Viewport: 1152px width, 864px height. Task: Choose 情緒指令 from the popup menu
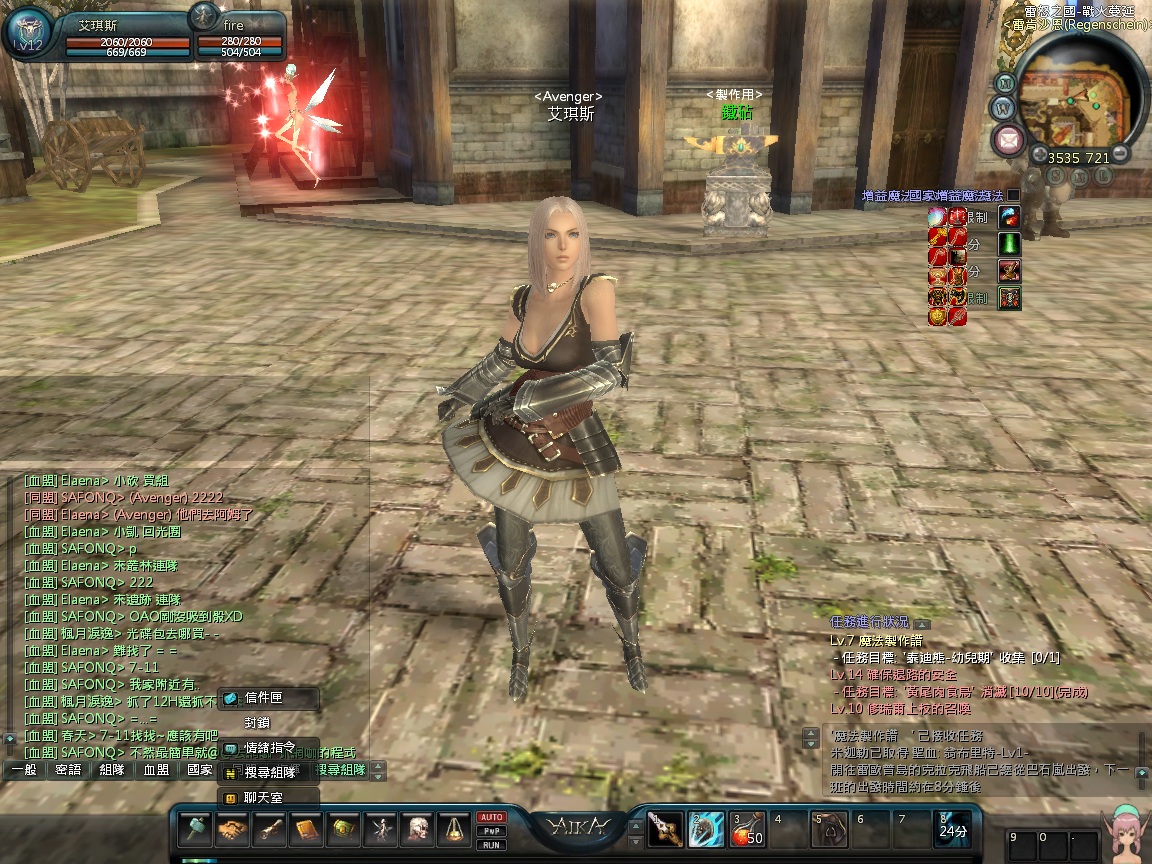[268, 748]
